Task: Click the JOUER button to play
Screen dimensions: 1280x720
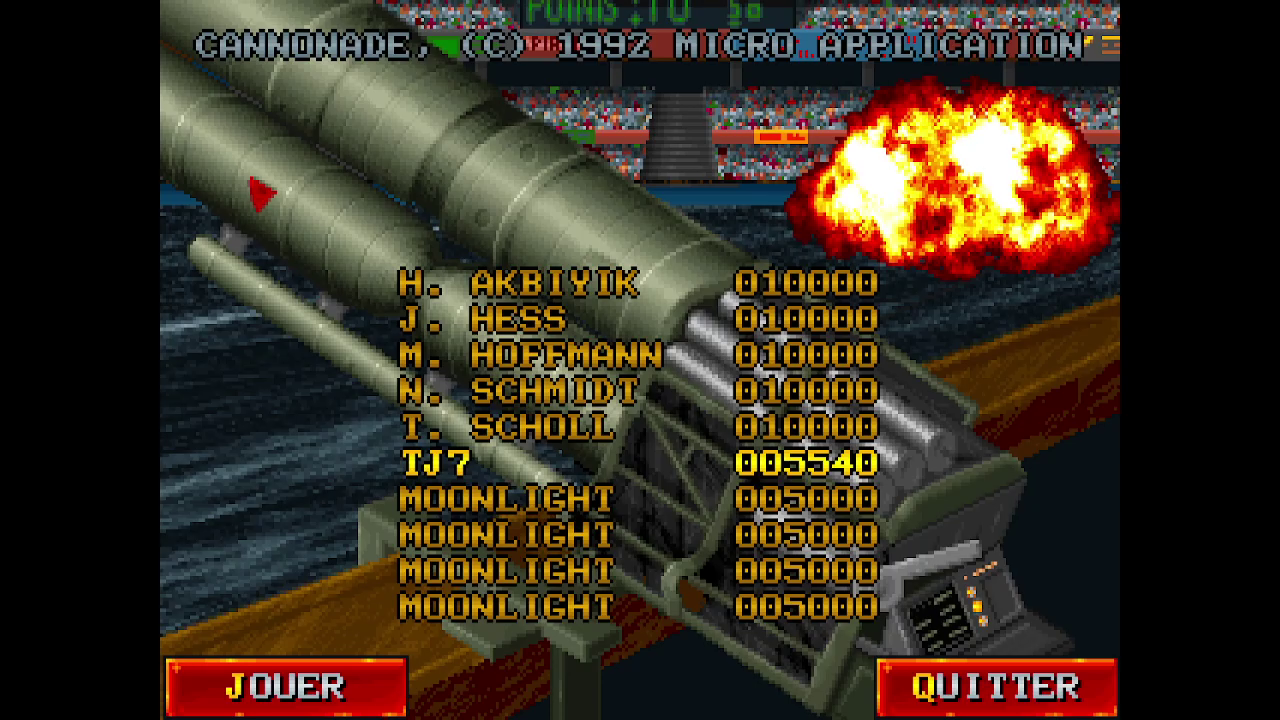Action: pos(286,687)
